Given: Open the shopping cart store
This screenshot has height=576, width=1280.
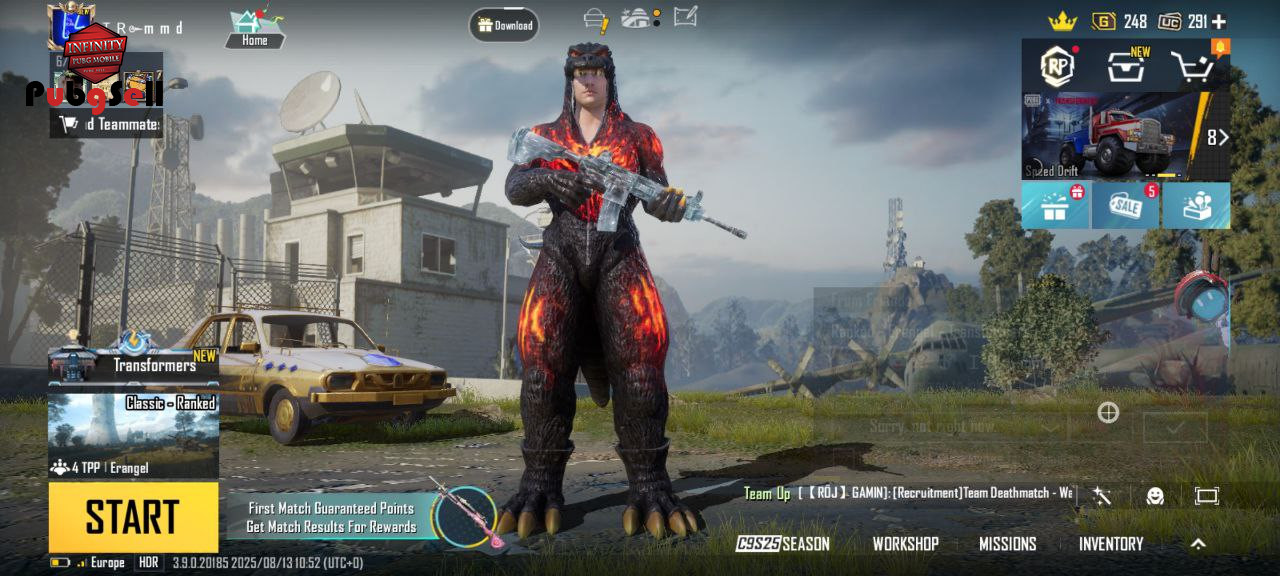Looking at the screenshot, I should (1192, 67).
